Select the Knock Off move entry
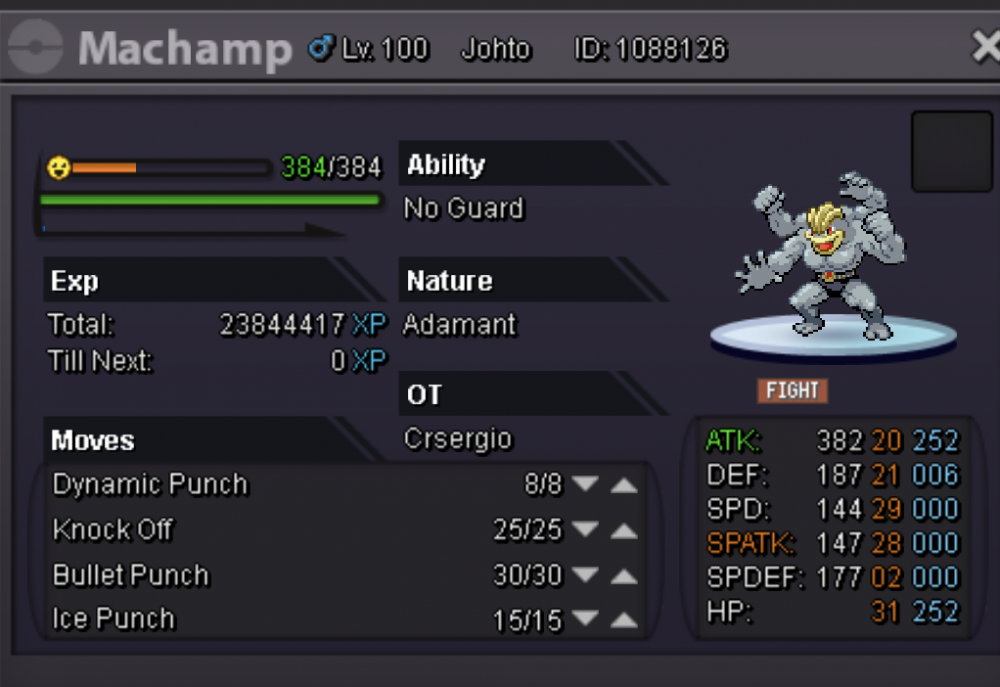This screenshot has width=1000, height=687. pyautogui.click(x=113, y=530)
